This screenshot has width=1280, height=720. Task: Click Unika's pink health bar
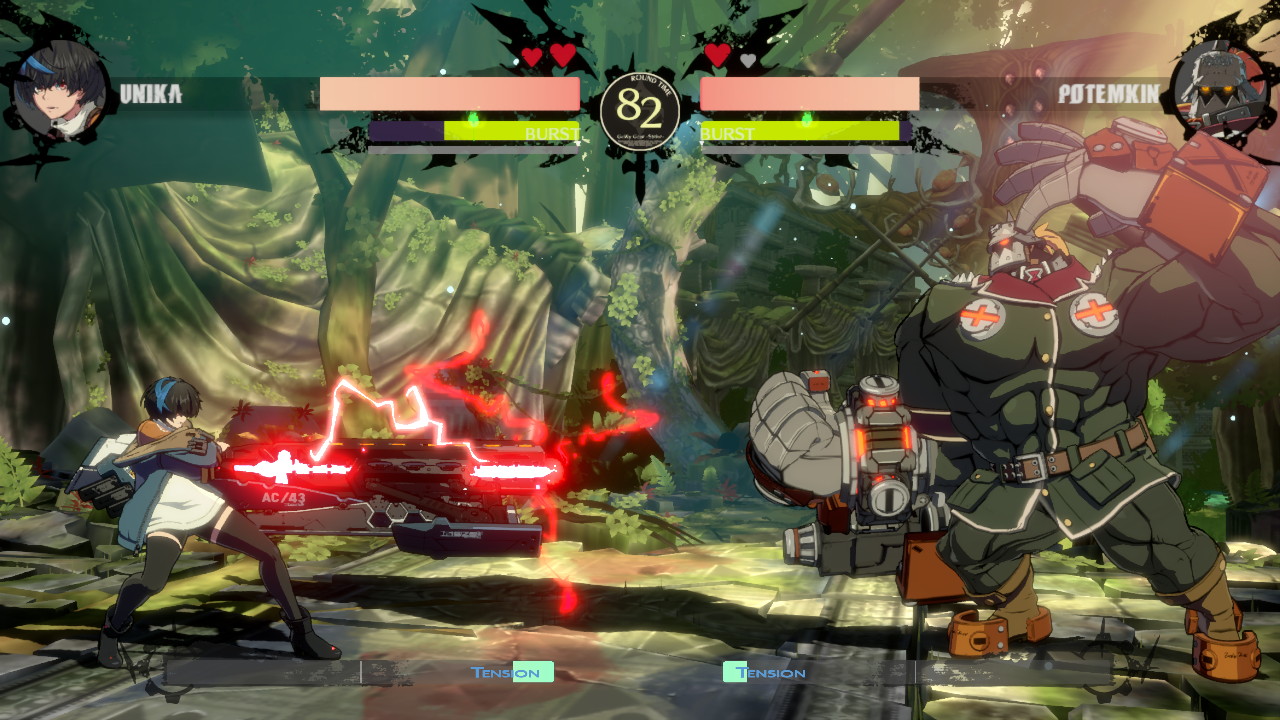click(x=450, y=93)
